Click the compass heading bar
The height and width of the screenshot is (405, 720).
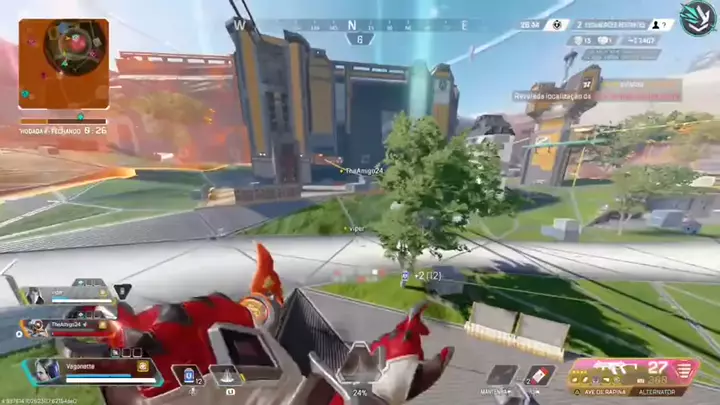coord(351,25)
